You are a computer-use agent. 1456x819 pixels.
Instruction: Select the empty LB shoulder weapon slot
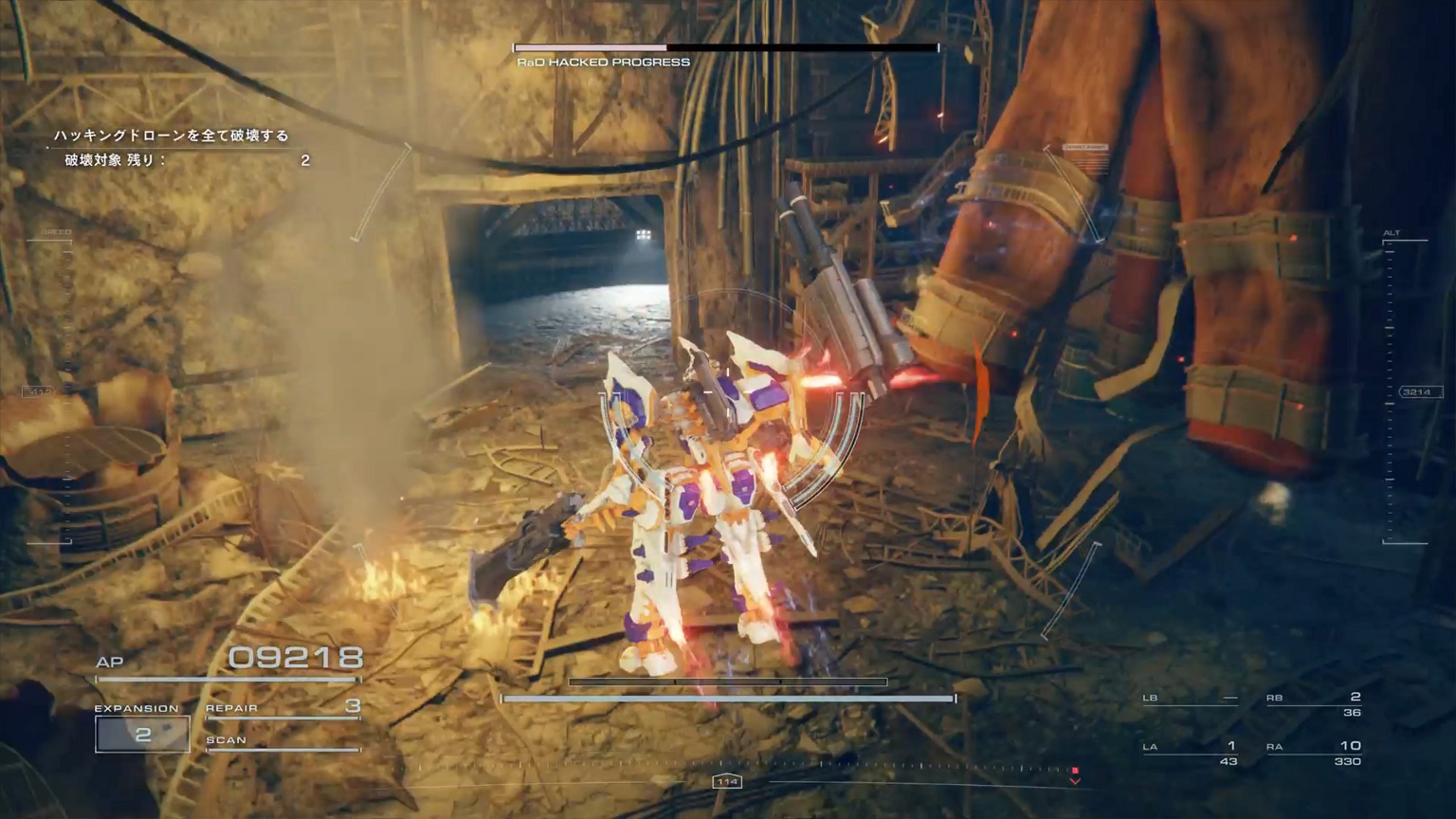click(x=1191, y=700)
